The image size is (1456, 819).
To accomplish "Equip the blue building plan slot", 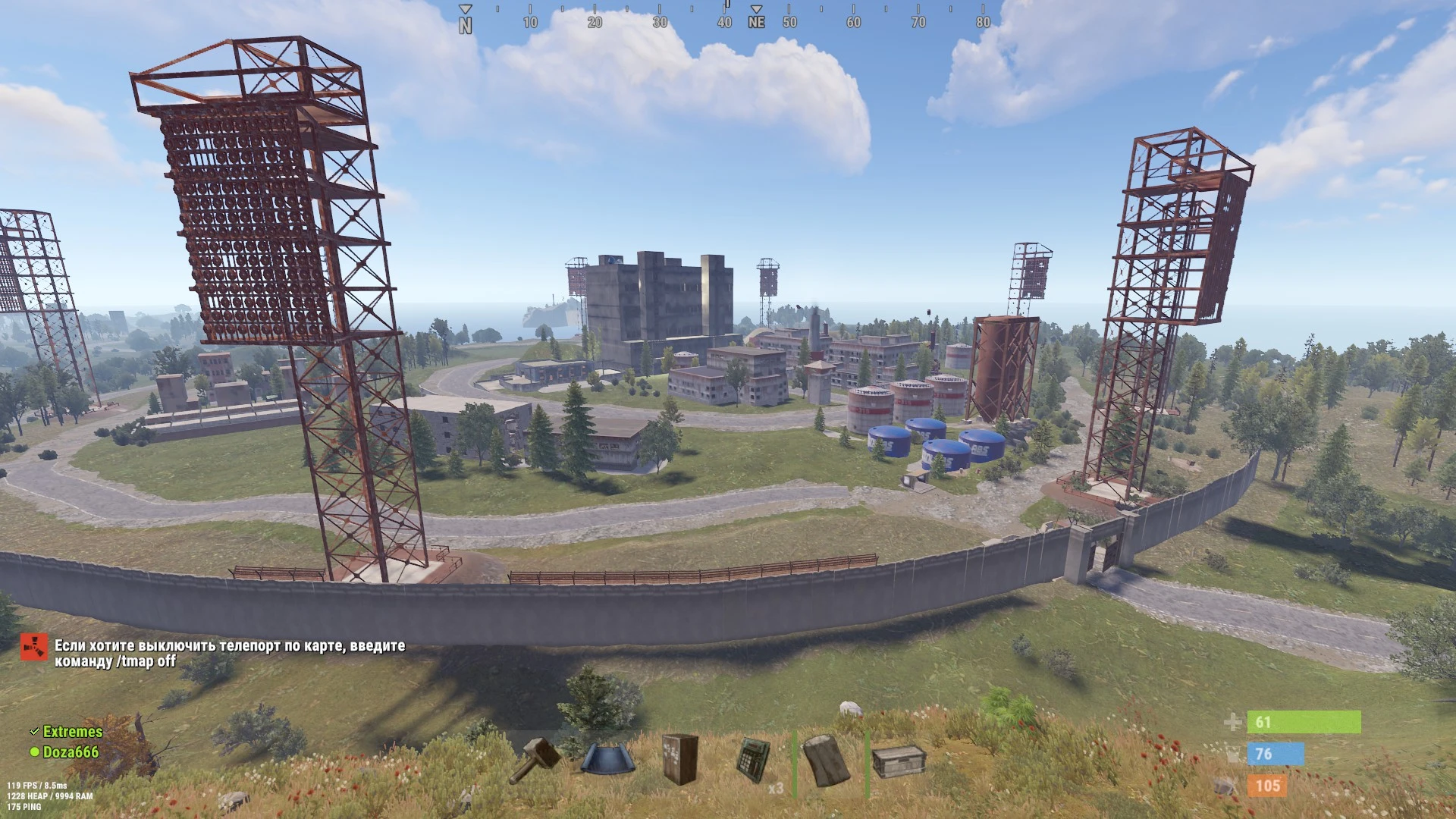I will click(607, 759).
